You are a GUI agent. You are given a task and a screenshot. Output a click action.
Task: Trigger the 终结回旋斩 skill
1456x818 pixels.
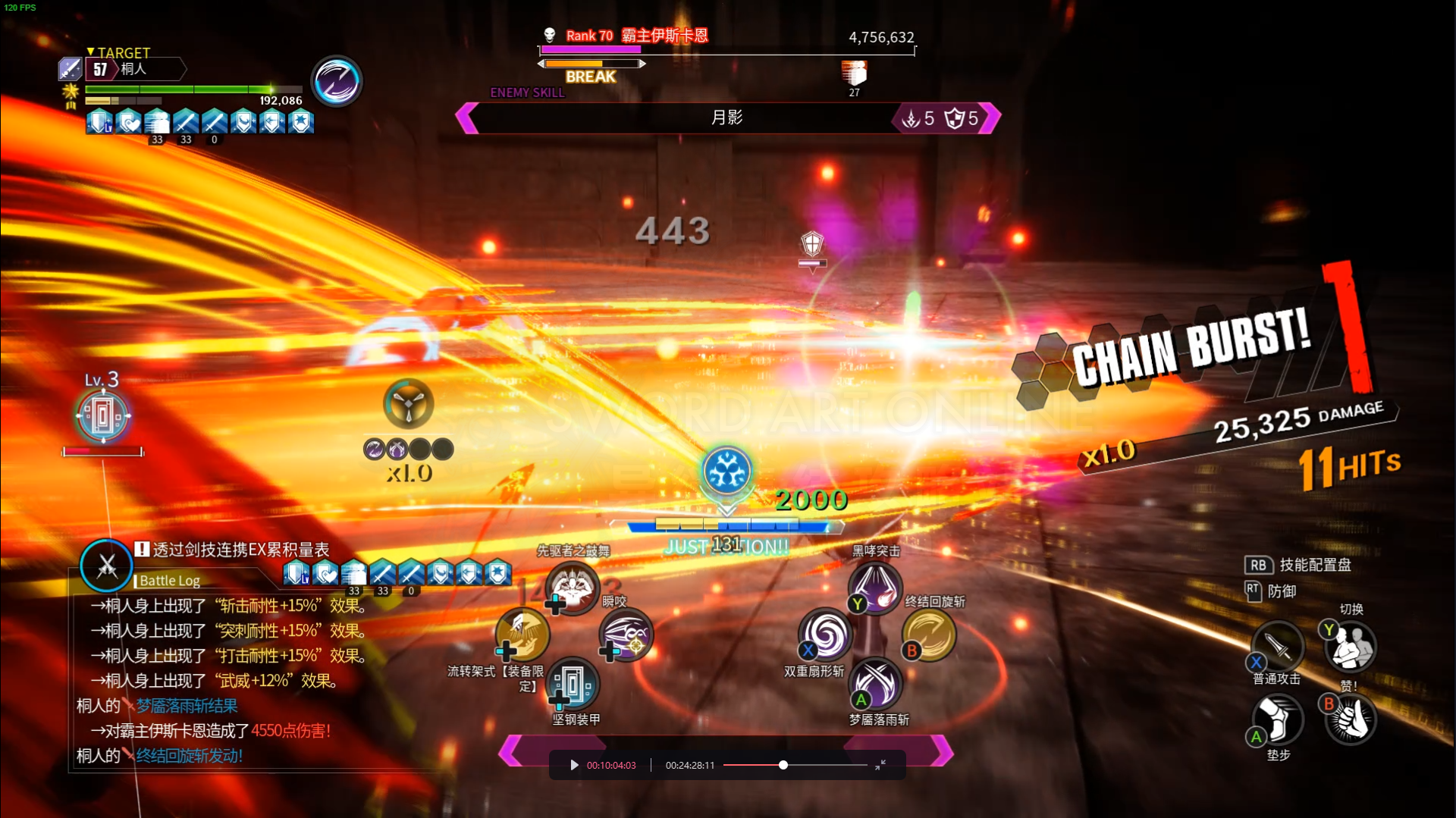click(929, 635)
